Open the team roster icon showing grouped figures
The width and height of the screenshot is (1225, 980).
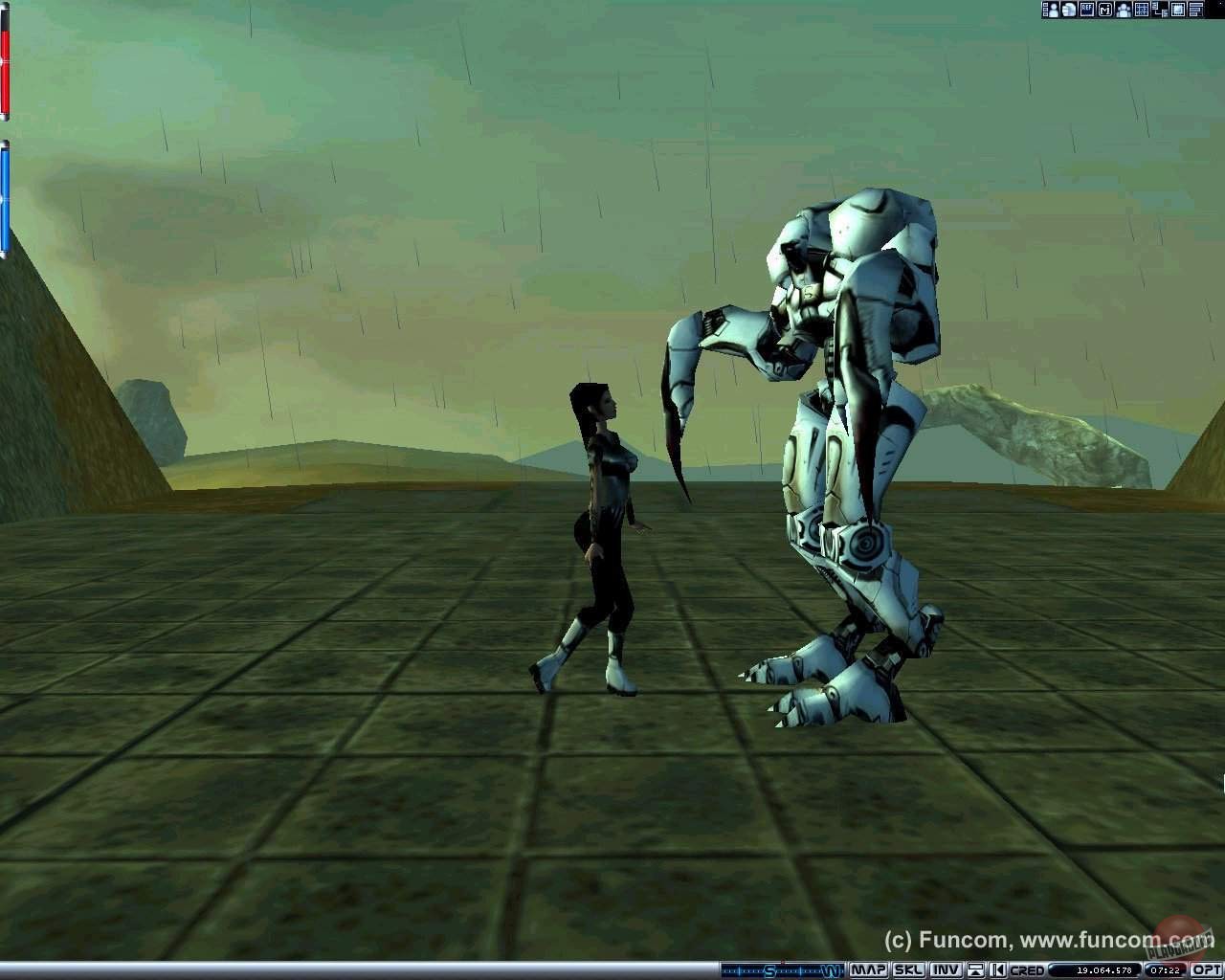tap(1123, 9)
